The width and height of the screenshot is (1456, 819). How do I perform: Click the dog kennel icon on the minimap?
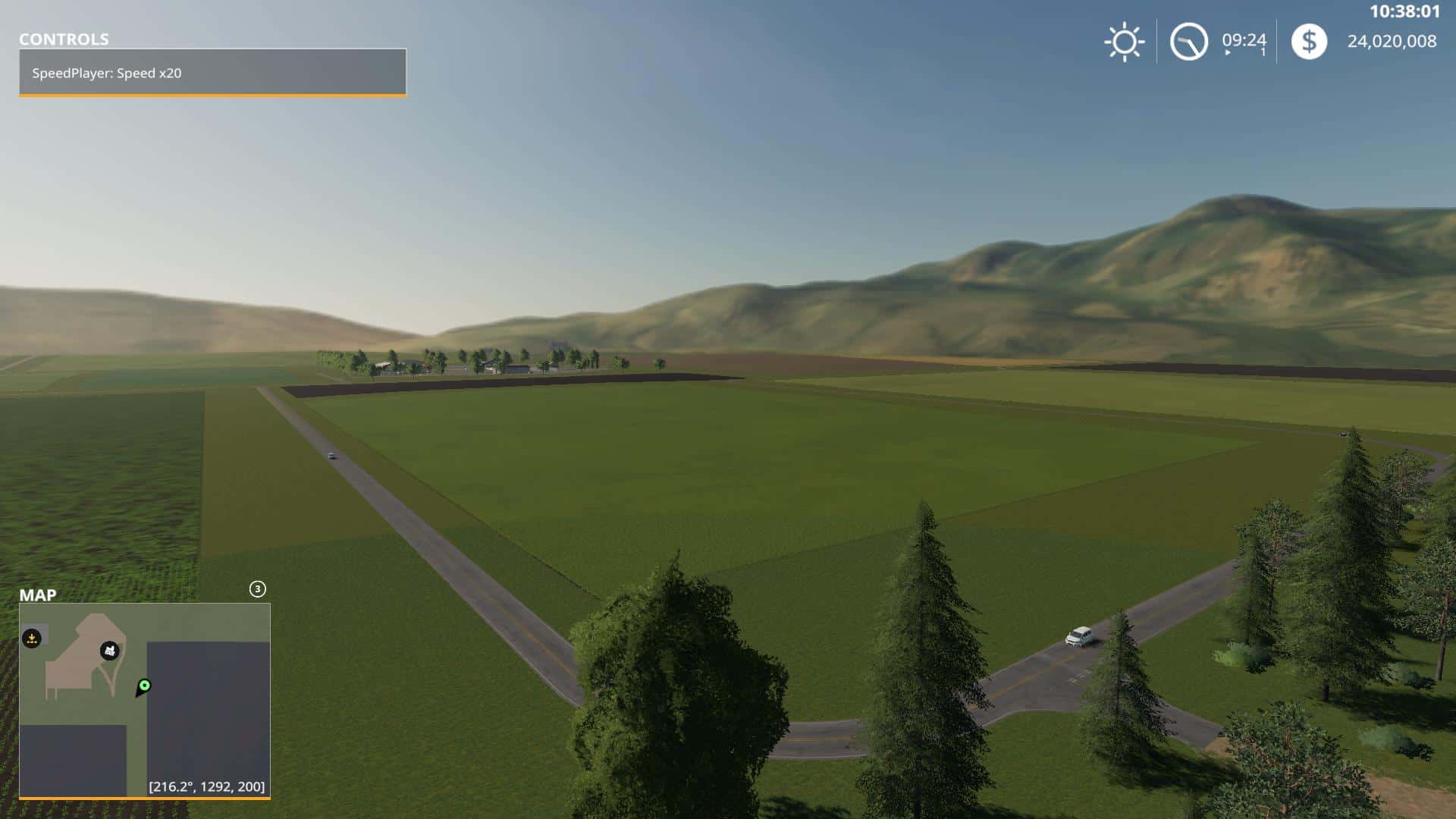tap(111, 651)
